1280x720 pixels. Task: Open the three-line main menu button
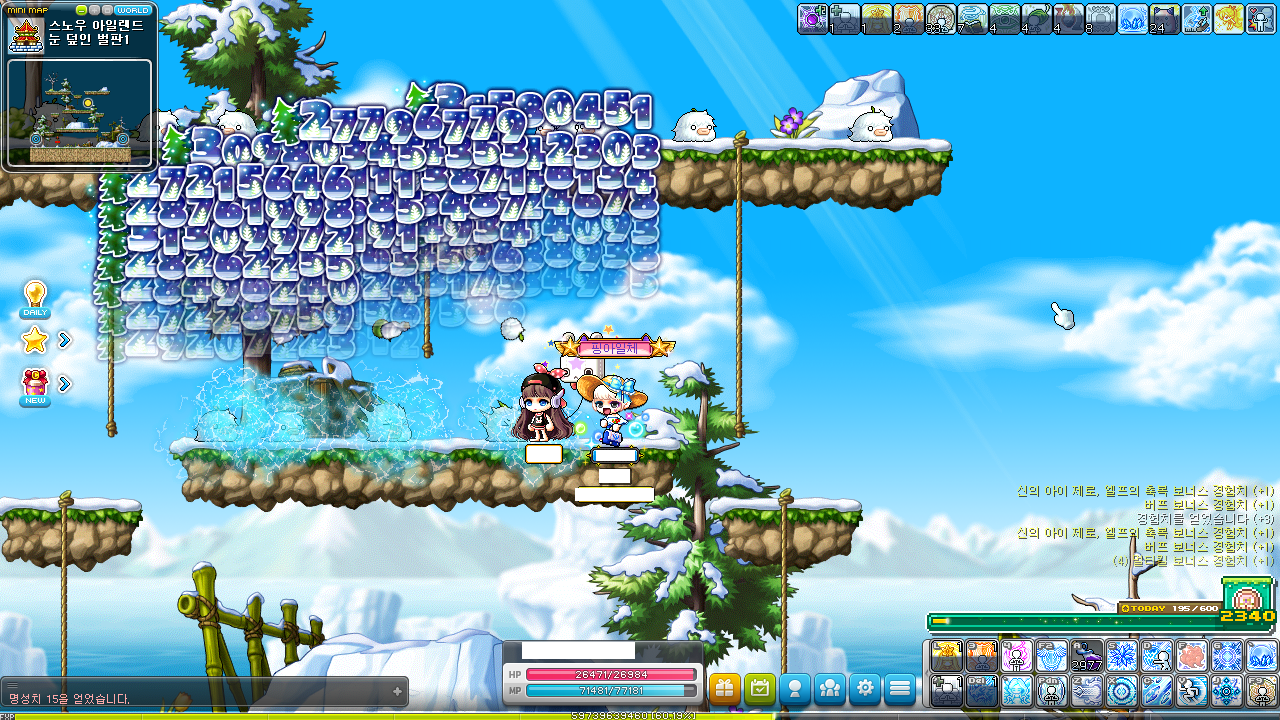click(900, 688)
